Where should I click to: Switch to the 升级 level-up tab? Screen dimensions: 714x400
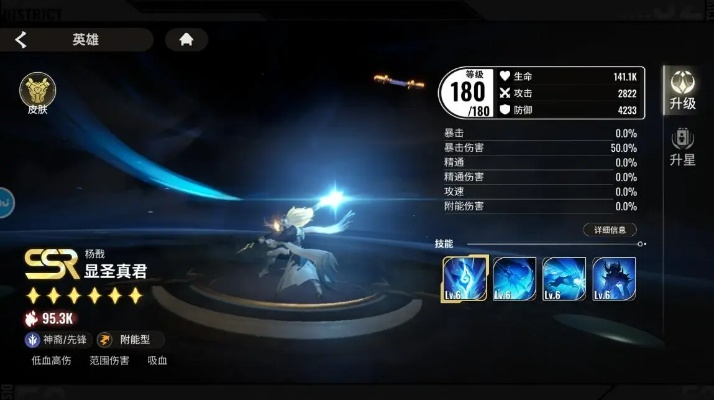pyautogui.click(x=683, y=90)
